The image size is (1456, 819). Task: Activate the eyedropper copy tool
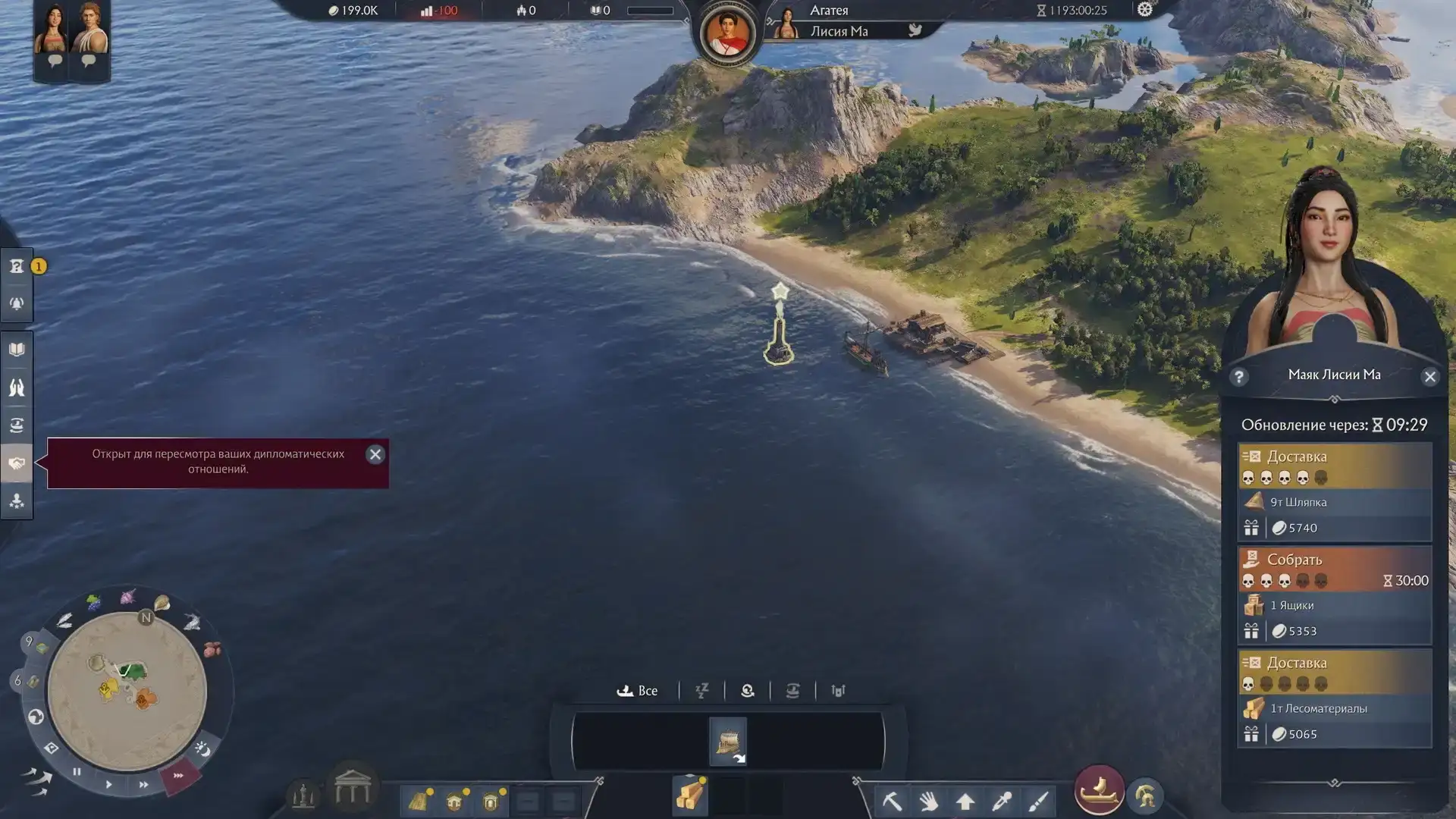point(1002,801)
